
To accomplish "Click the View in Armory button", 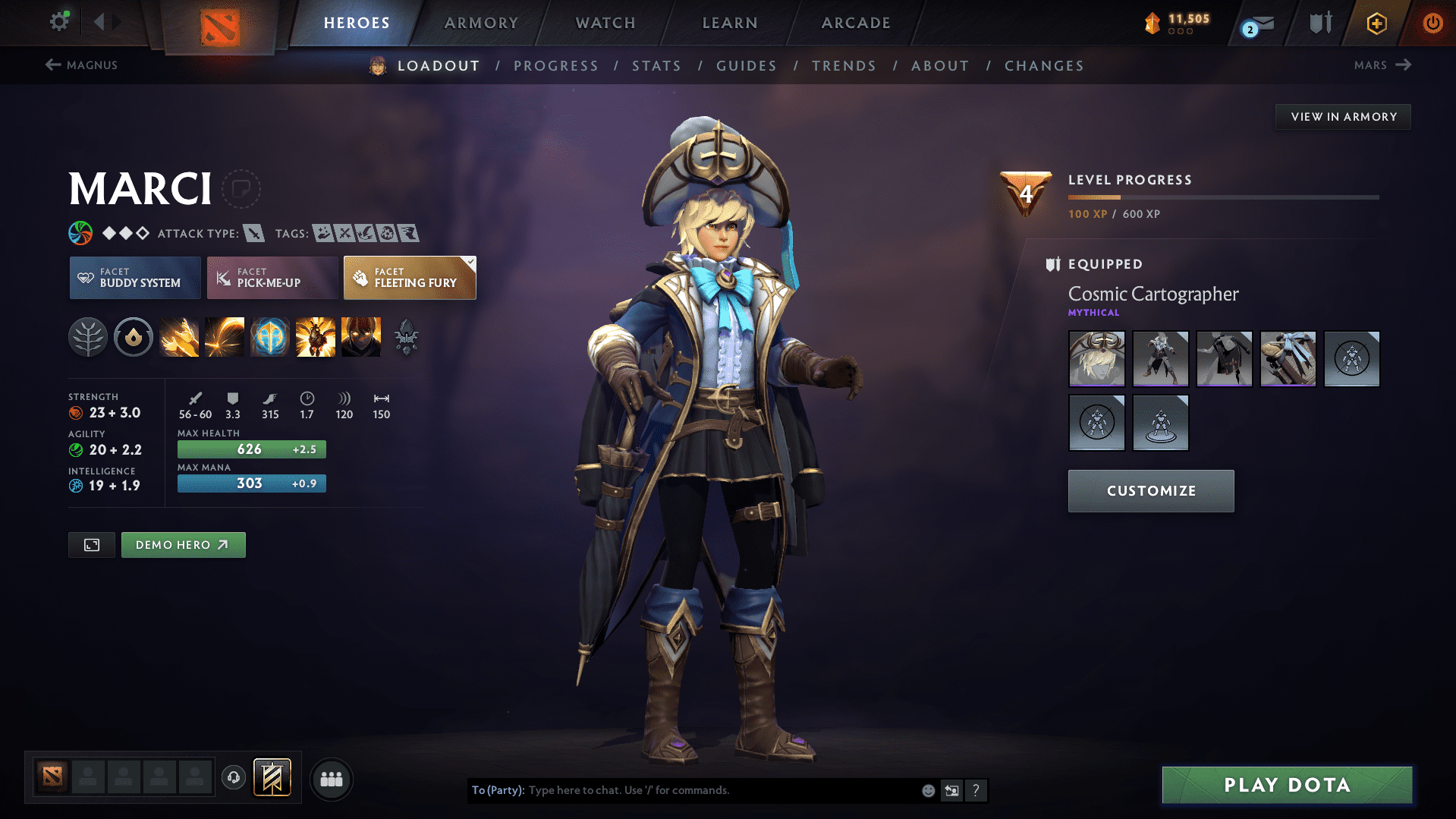I will pos(1343,117).
